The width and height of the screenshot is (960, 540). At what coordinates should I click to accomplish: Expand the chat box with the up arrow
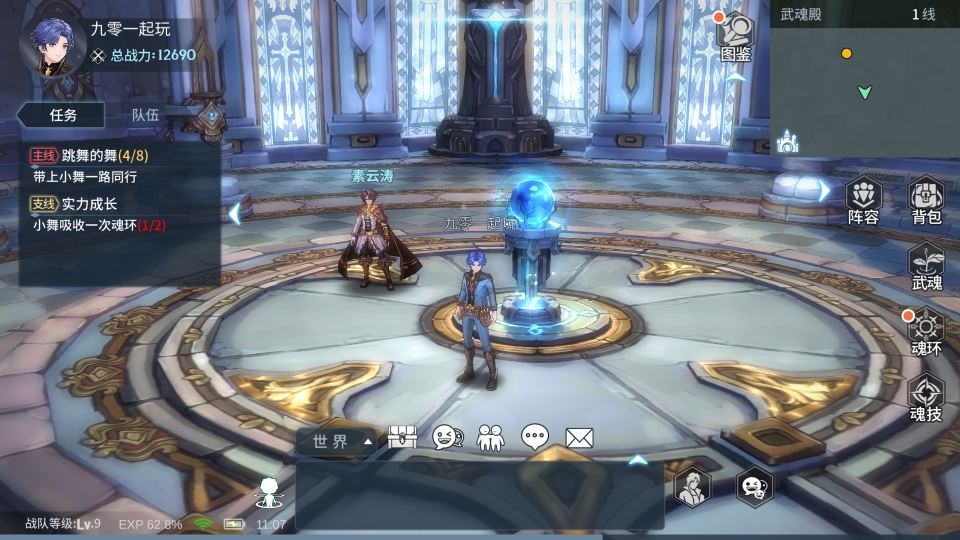[636, 460]
